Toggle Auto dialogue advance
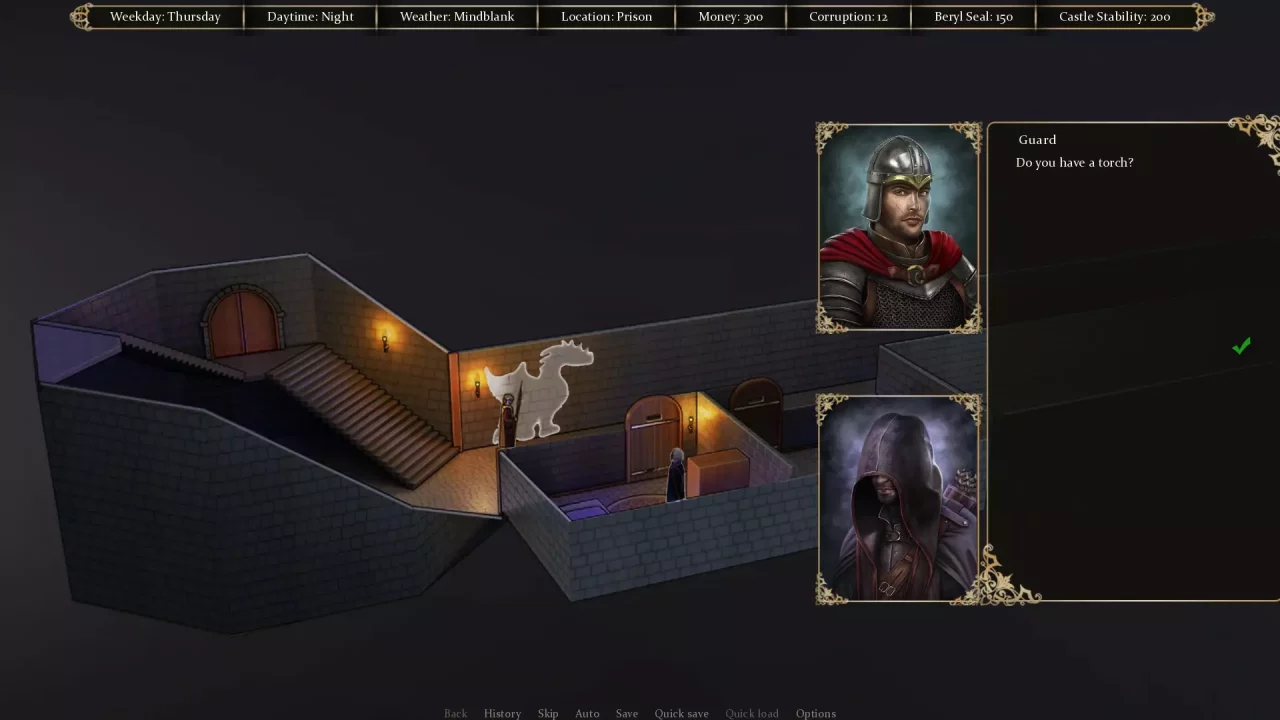This screenshot has width=1280, height=720. pos(587,713)
